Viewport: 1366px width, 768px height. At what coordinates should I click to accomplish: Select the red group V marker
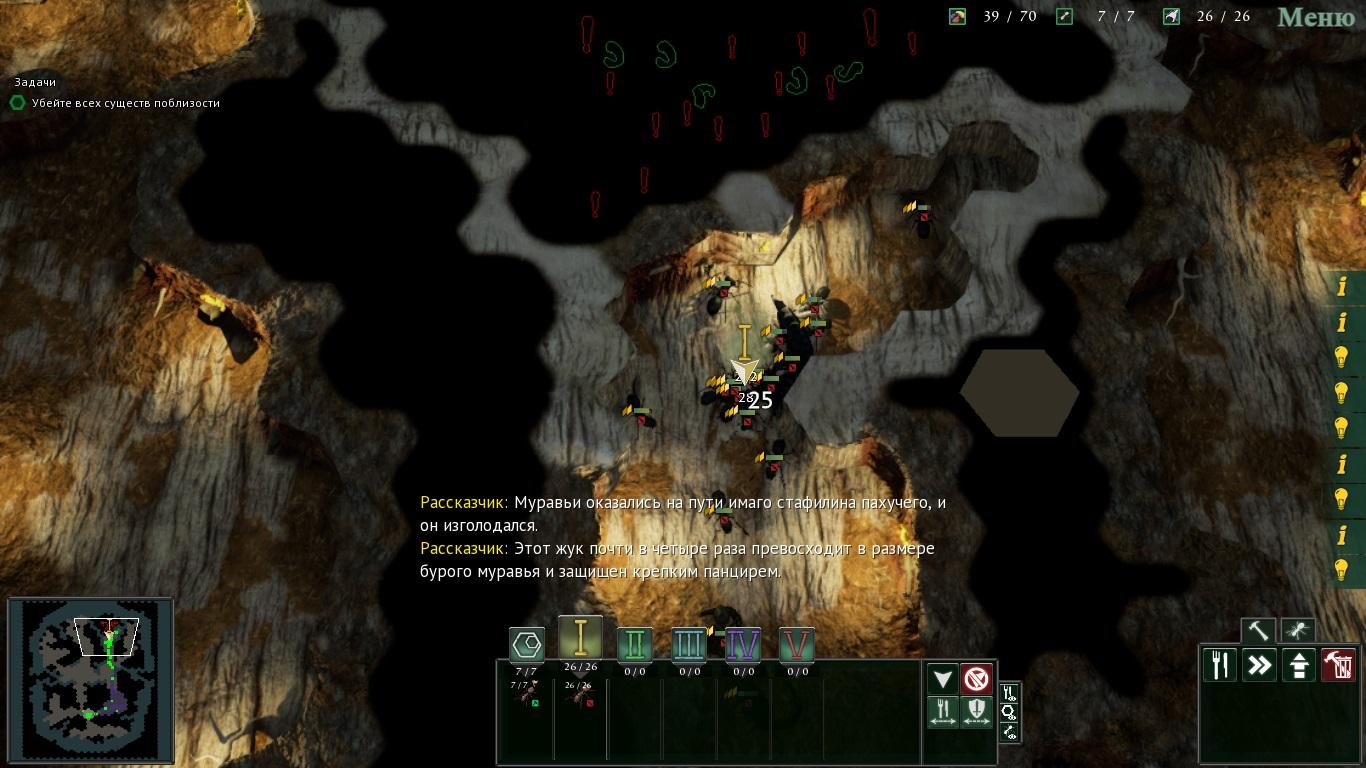(797, 645)
